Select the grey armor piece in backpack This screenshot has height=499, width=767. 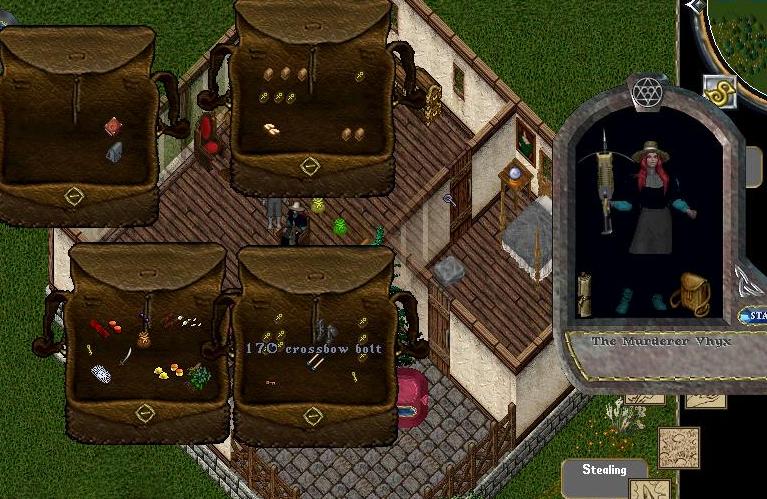[322, 331]
